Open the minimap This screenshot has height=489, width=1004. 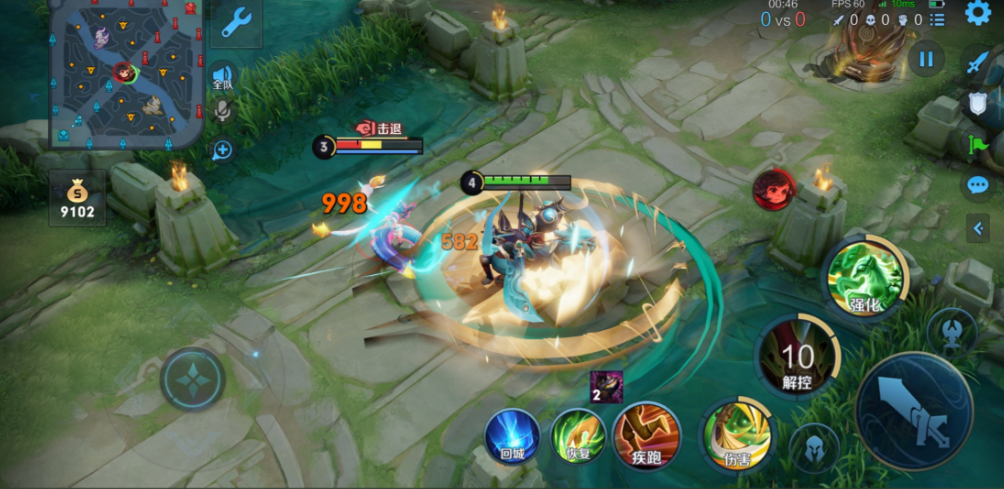126,73
